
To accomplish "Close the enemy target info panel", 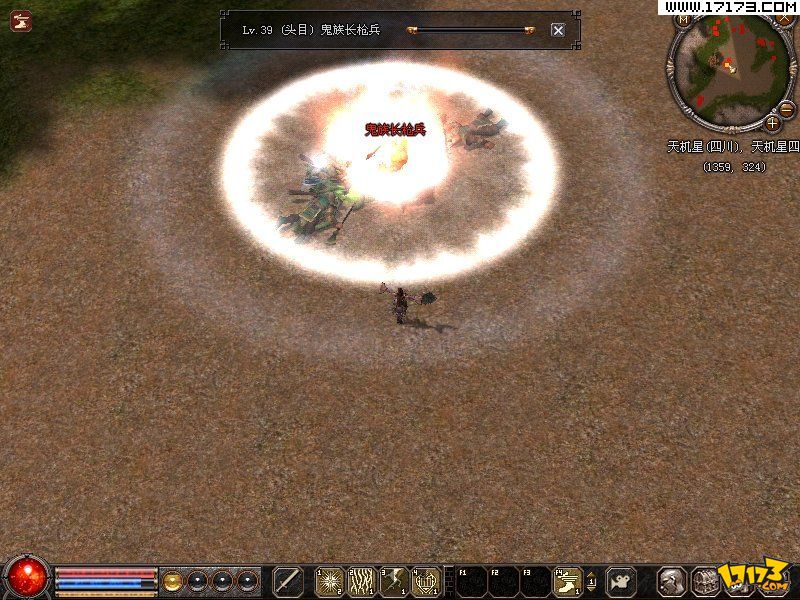I will tap(558, 30).
